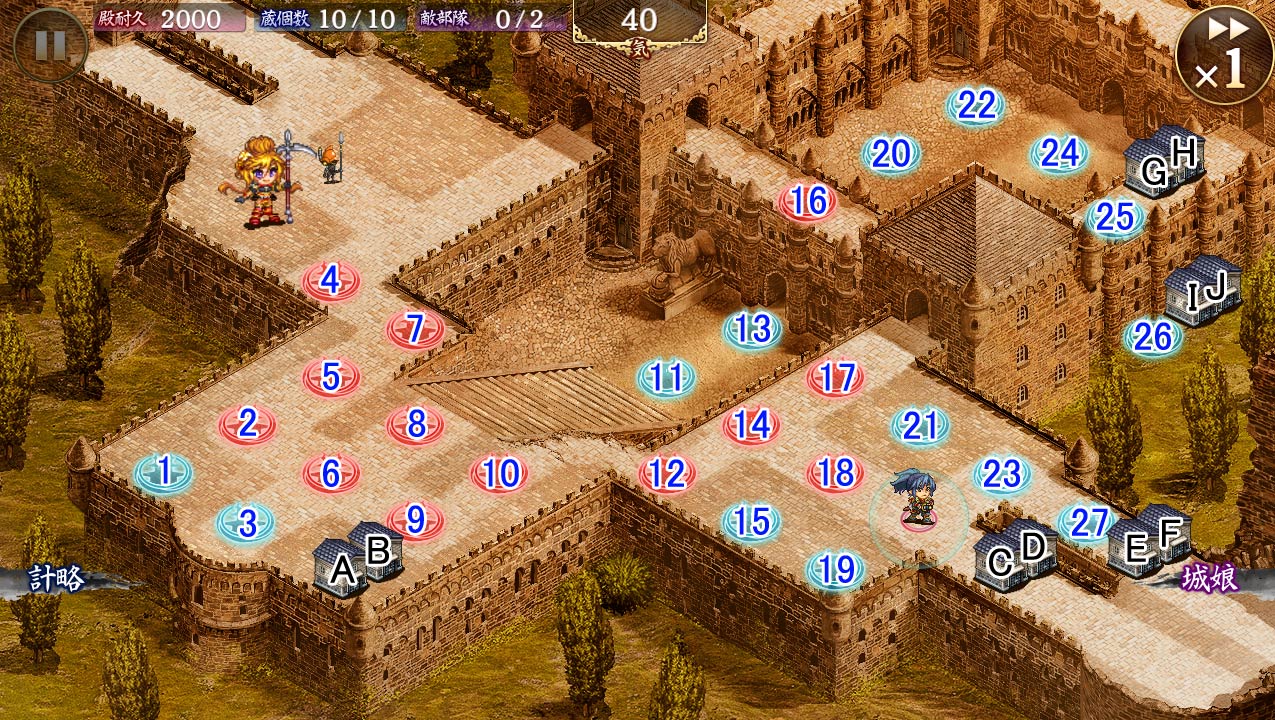Pick blue deployment tile 11

(666, 378)
